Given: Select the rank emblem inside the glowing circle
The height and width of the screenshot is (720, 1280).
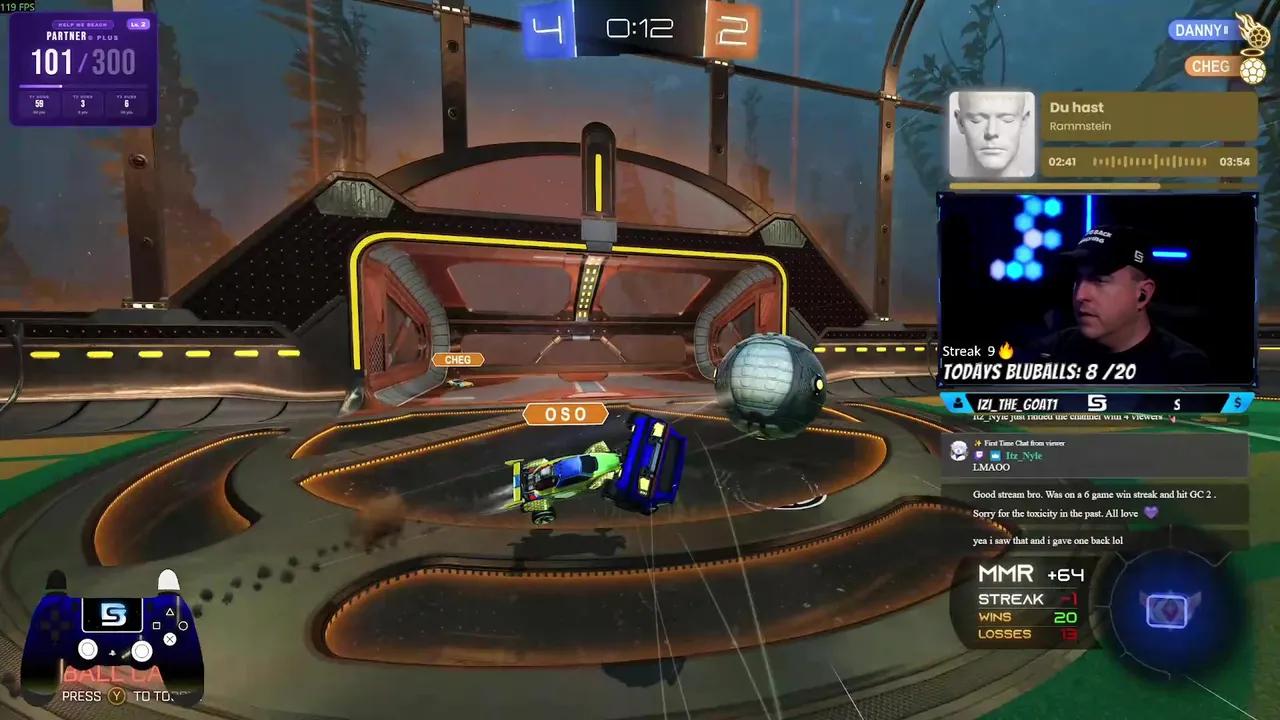Looking at the screenshot, I should tap(1168, 610).
